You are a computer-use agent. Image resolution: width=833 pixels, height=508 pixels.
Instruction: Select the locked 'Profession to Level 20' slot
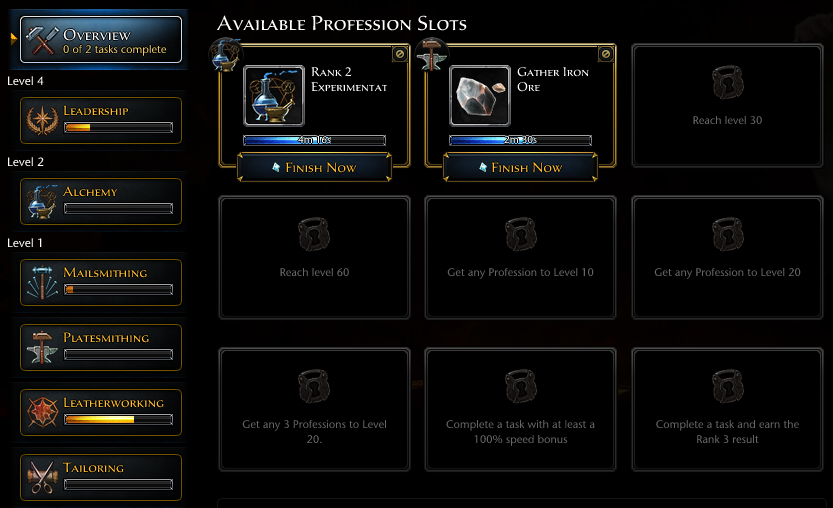pos(728,257)
